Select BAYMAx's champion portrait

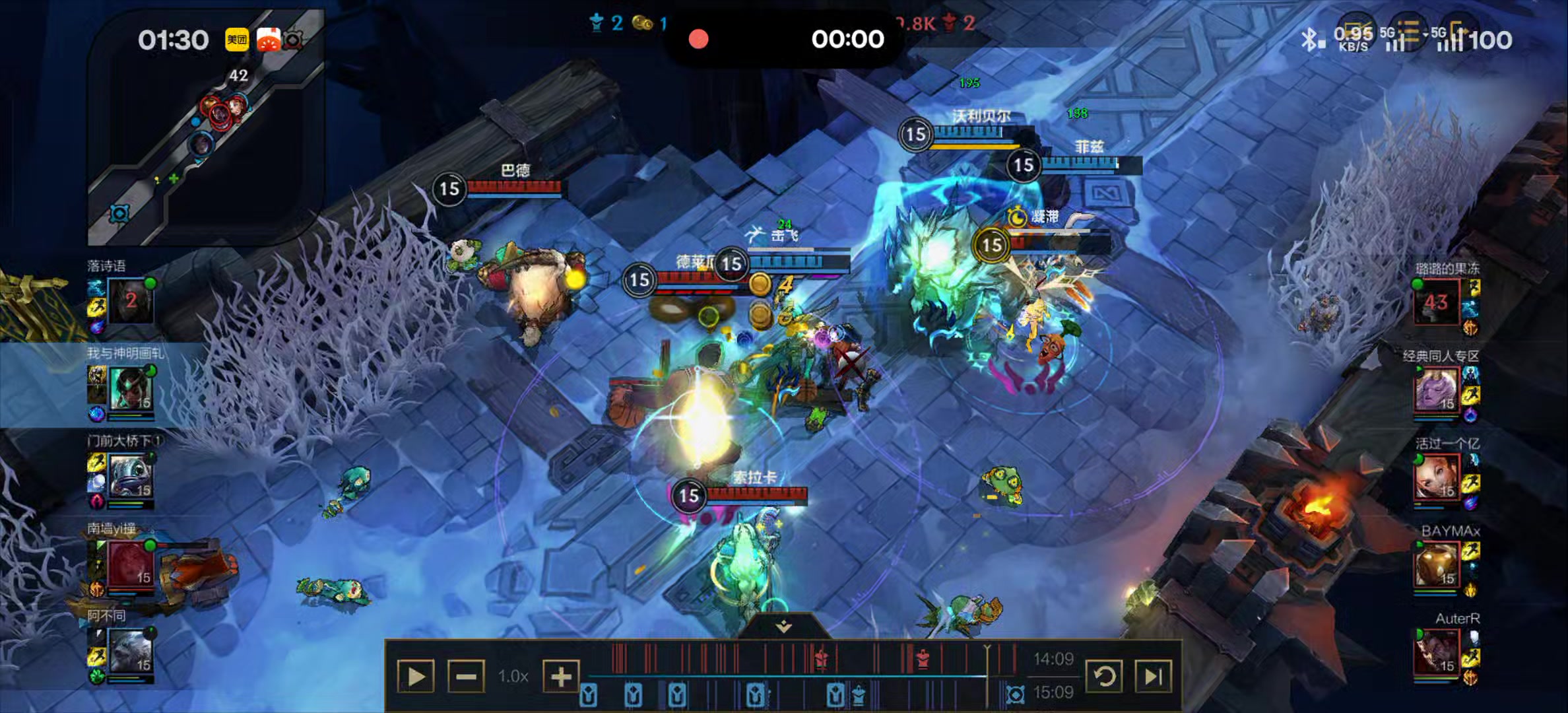(1436, 565)
